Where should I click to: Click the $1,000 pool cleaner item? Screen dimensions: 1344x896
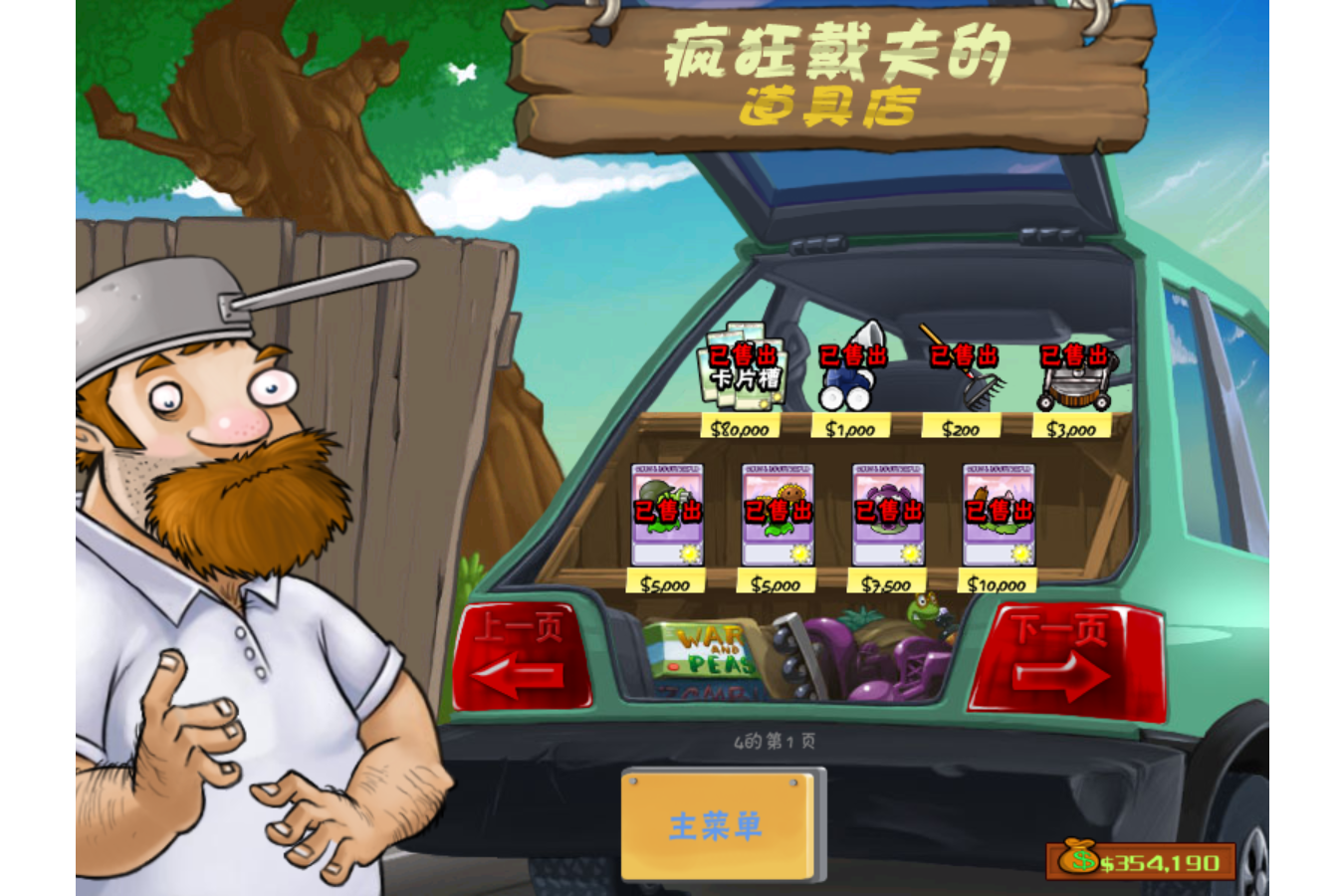pyautogui.click(x=847, y=378)
